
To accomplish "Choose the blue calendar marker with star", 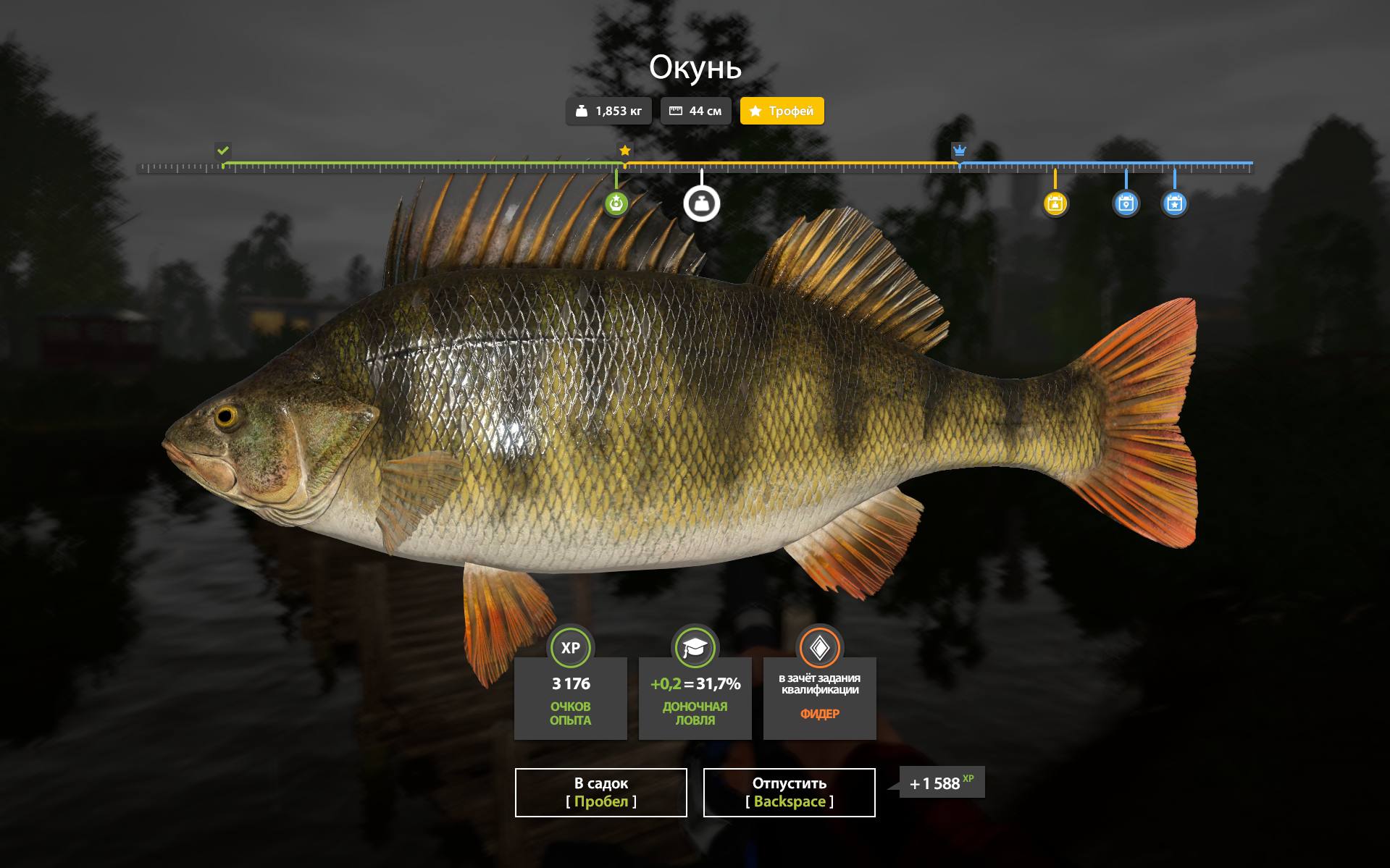I will click(1174, 204).
